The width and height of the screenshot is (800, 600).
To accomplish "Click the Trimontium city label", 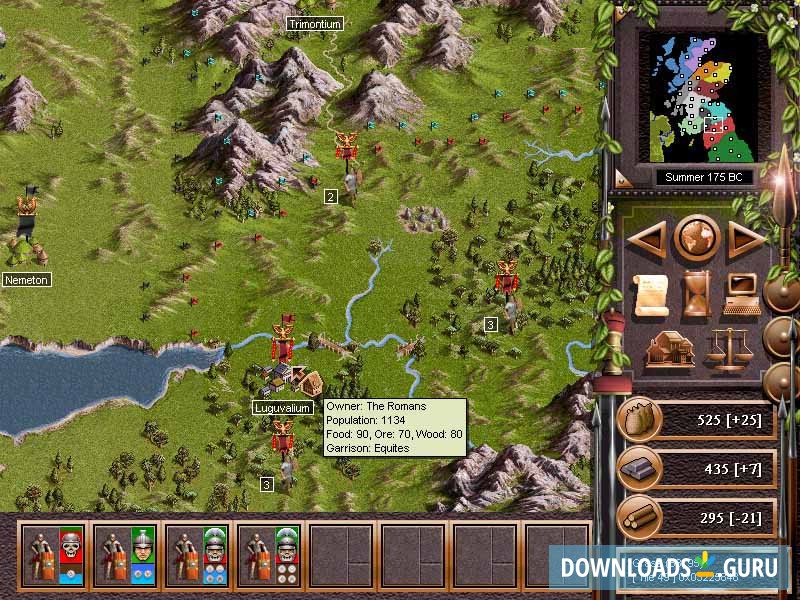I will (x=314, y=23).
